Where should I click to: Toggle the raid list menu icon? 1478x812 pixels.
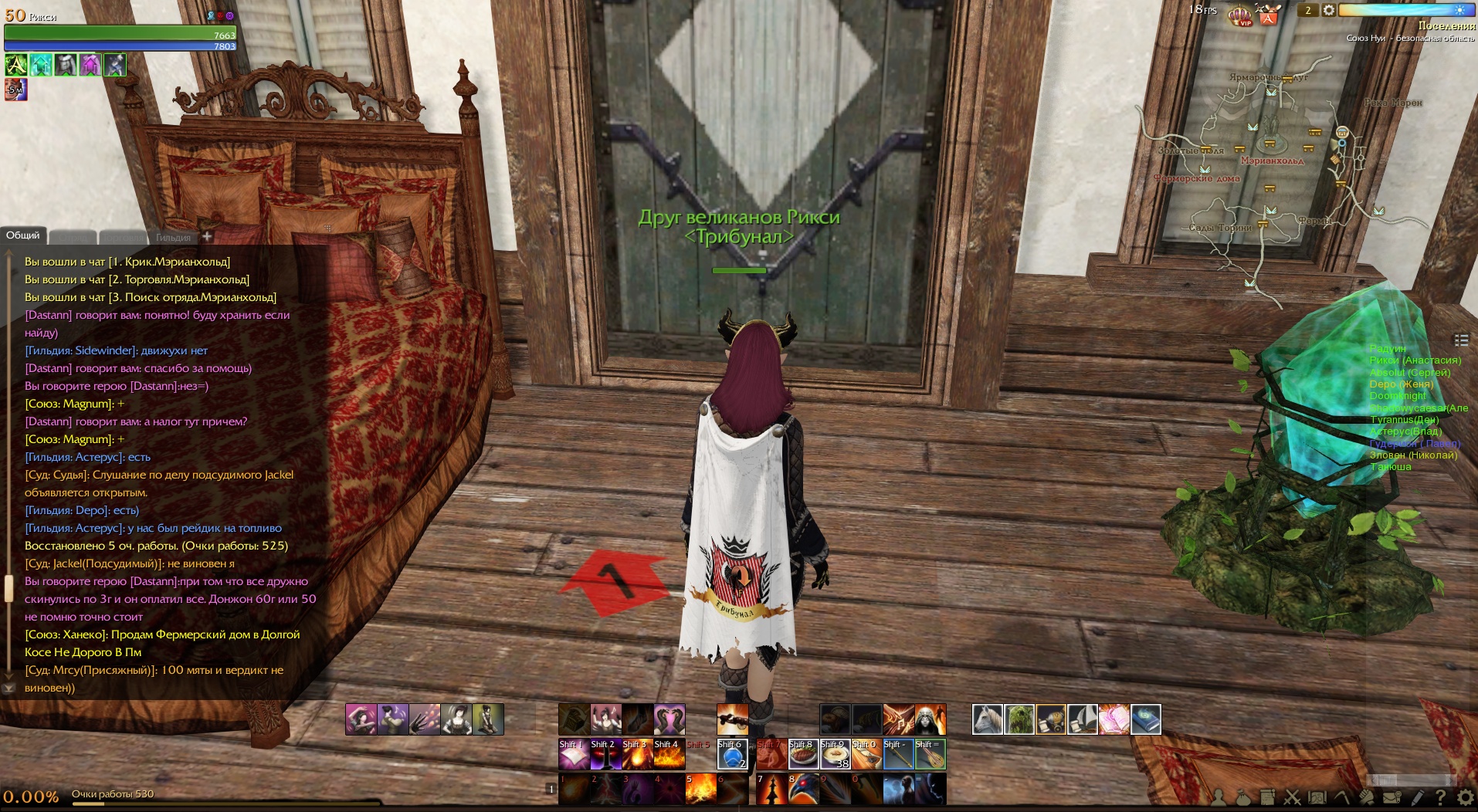[1461, 340]
